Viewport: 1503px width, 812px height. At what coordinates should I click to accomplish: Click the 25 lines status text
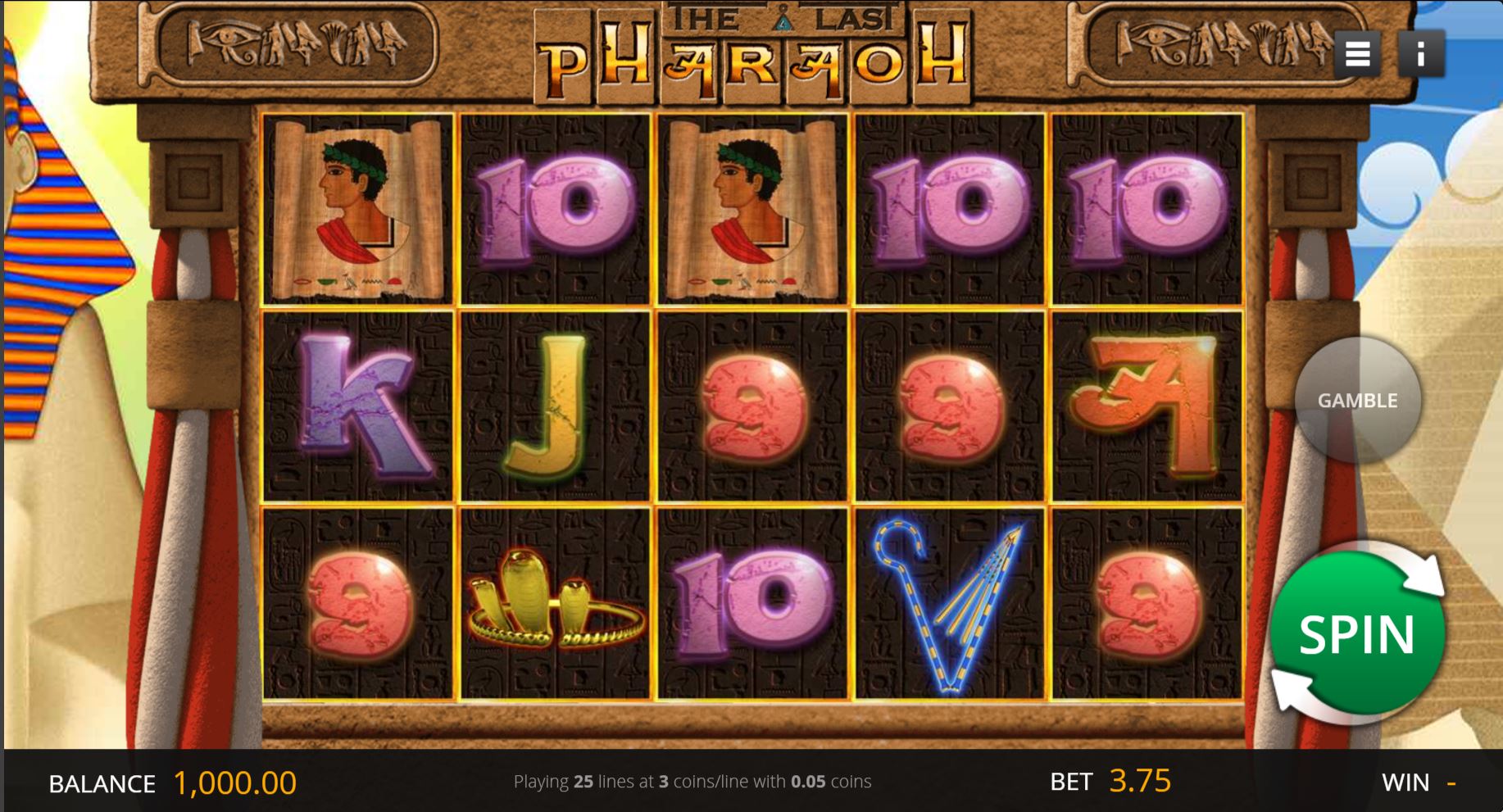(x=692, y=782)
